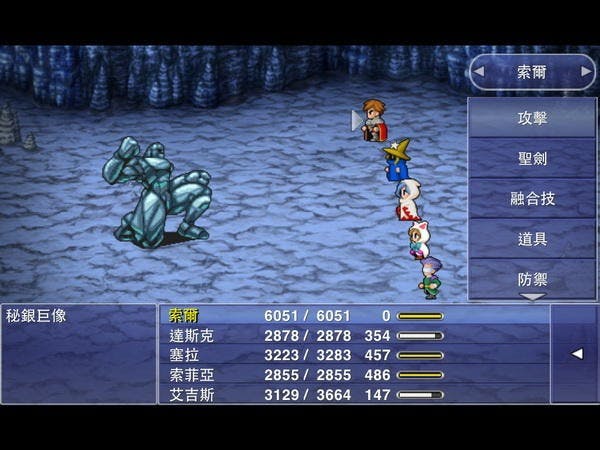Click the right arrow beside 索爾 name
The width and height of the screenshot is (600, 450).
point(582,72)
